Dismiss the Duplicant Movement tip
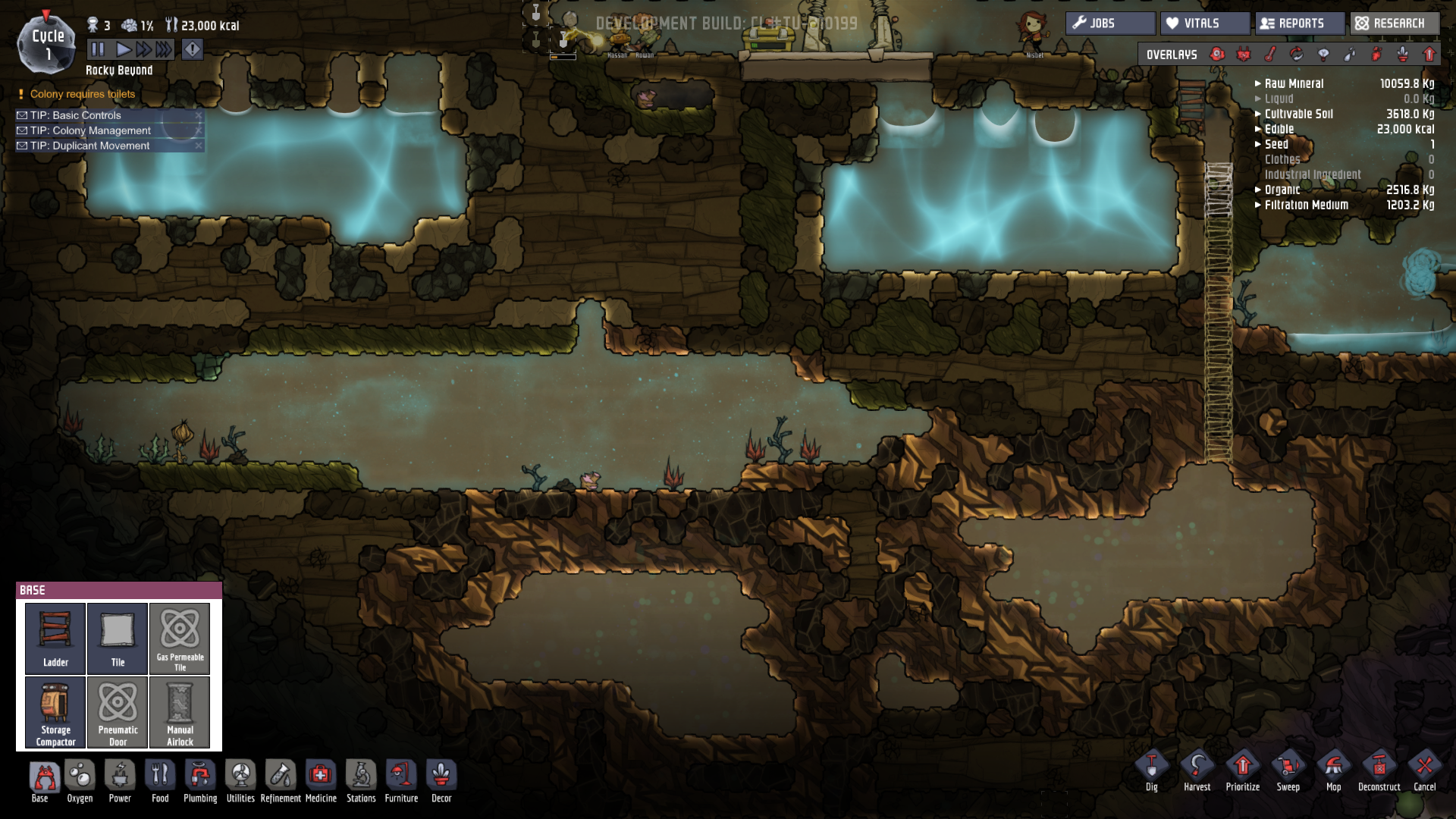The height and width of the screenshot is (819, 1456). click(x=199, y=146)
